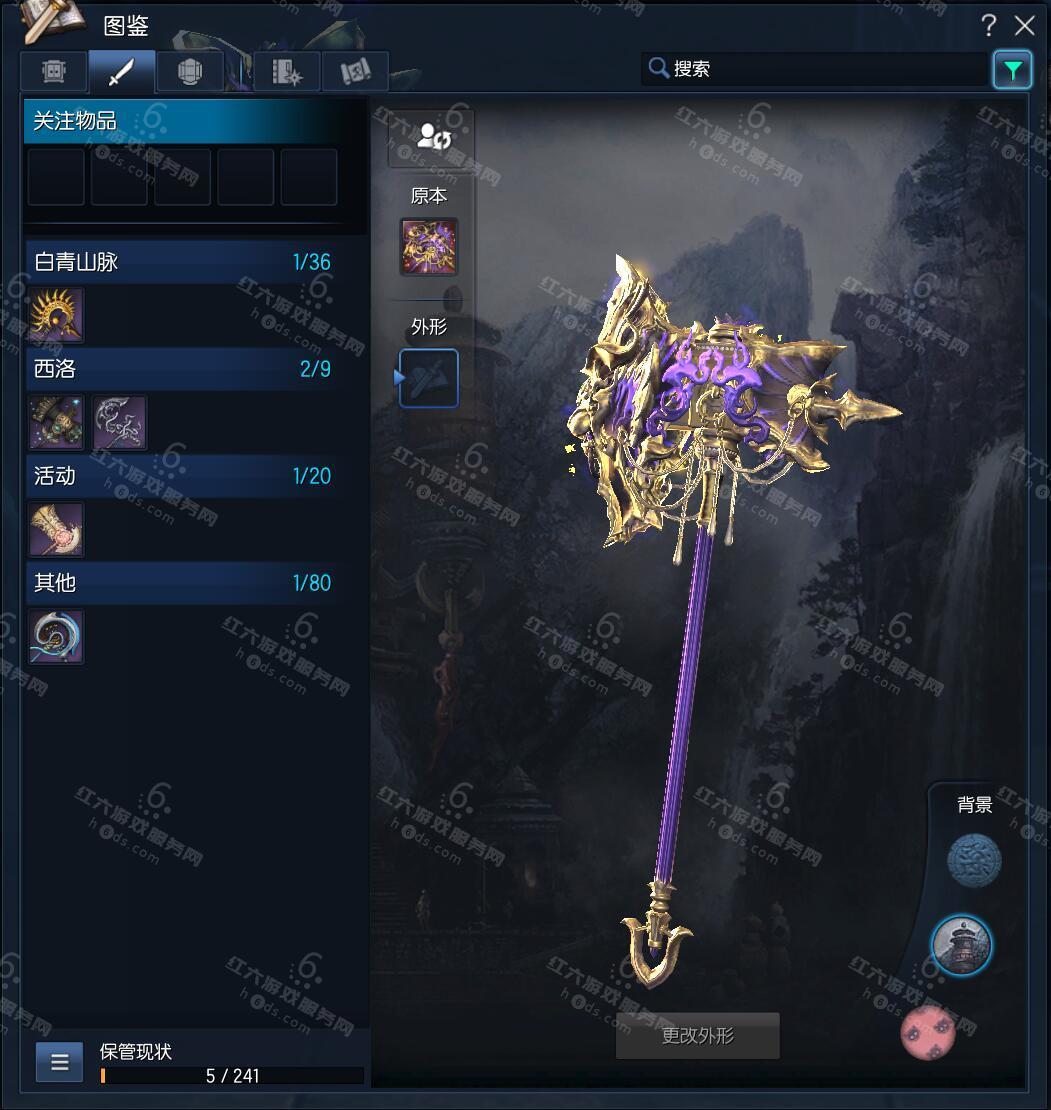Open the first outfit tab
Screen dimensions: 1051x1110
coord(54,72)
